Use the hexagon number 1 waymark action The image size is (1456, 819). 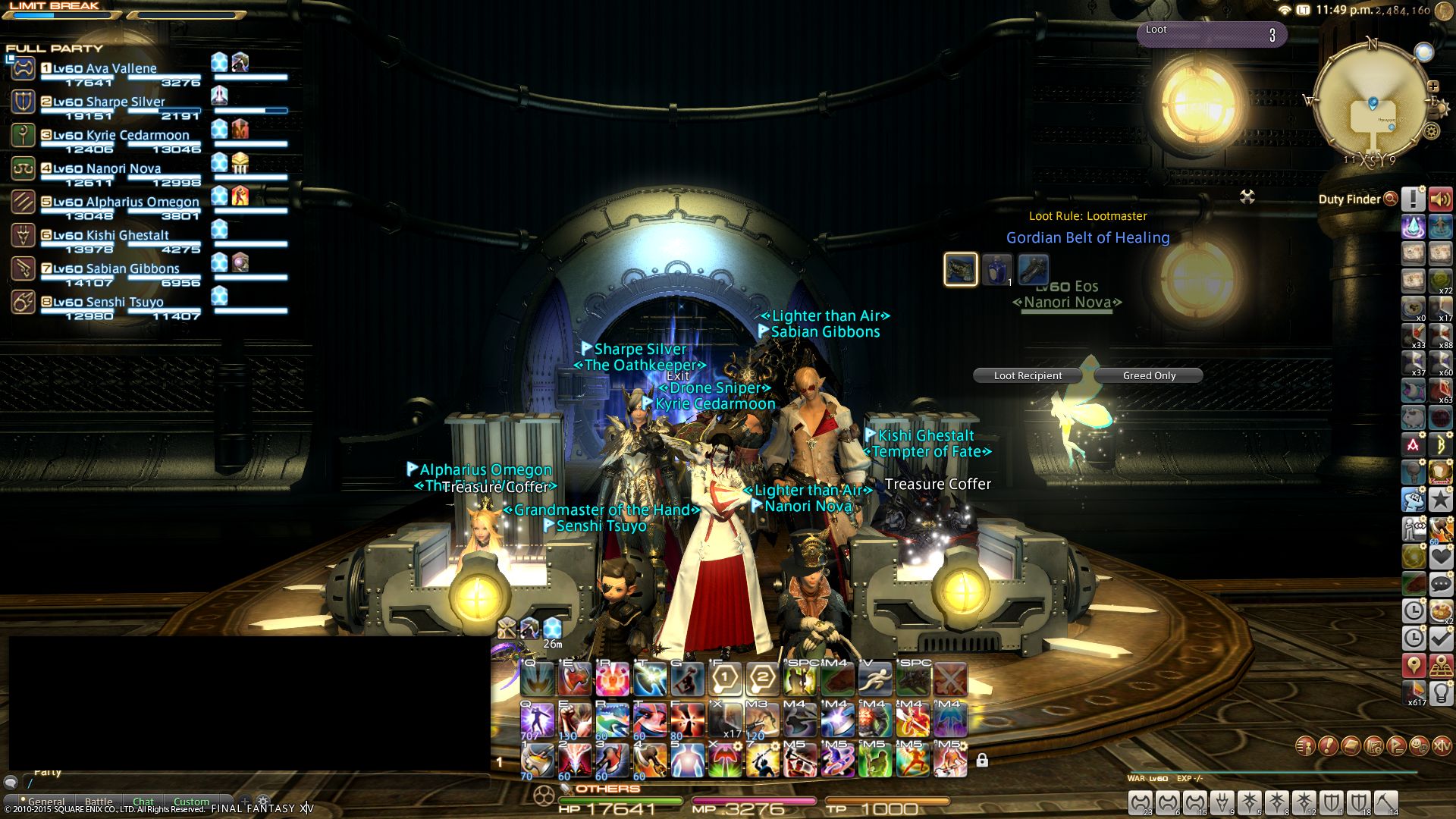[725, 679]
